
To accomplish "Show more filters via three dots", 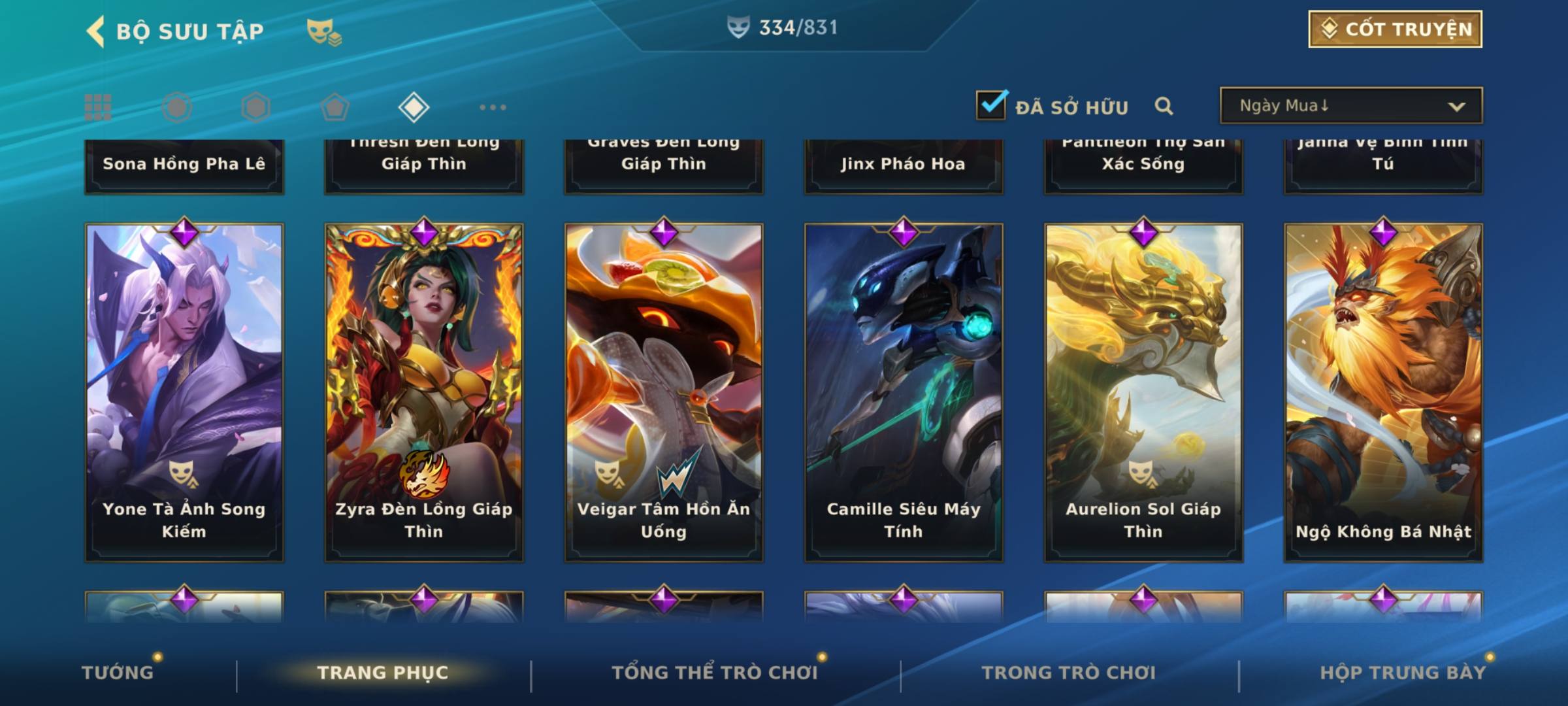I will (x=493, y=107).
